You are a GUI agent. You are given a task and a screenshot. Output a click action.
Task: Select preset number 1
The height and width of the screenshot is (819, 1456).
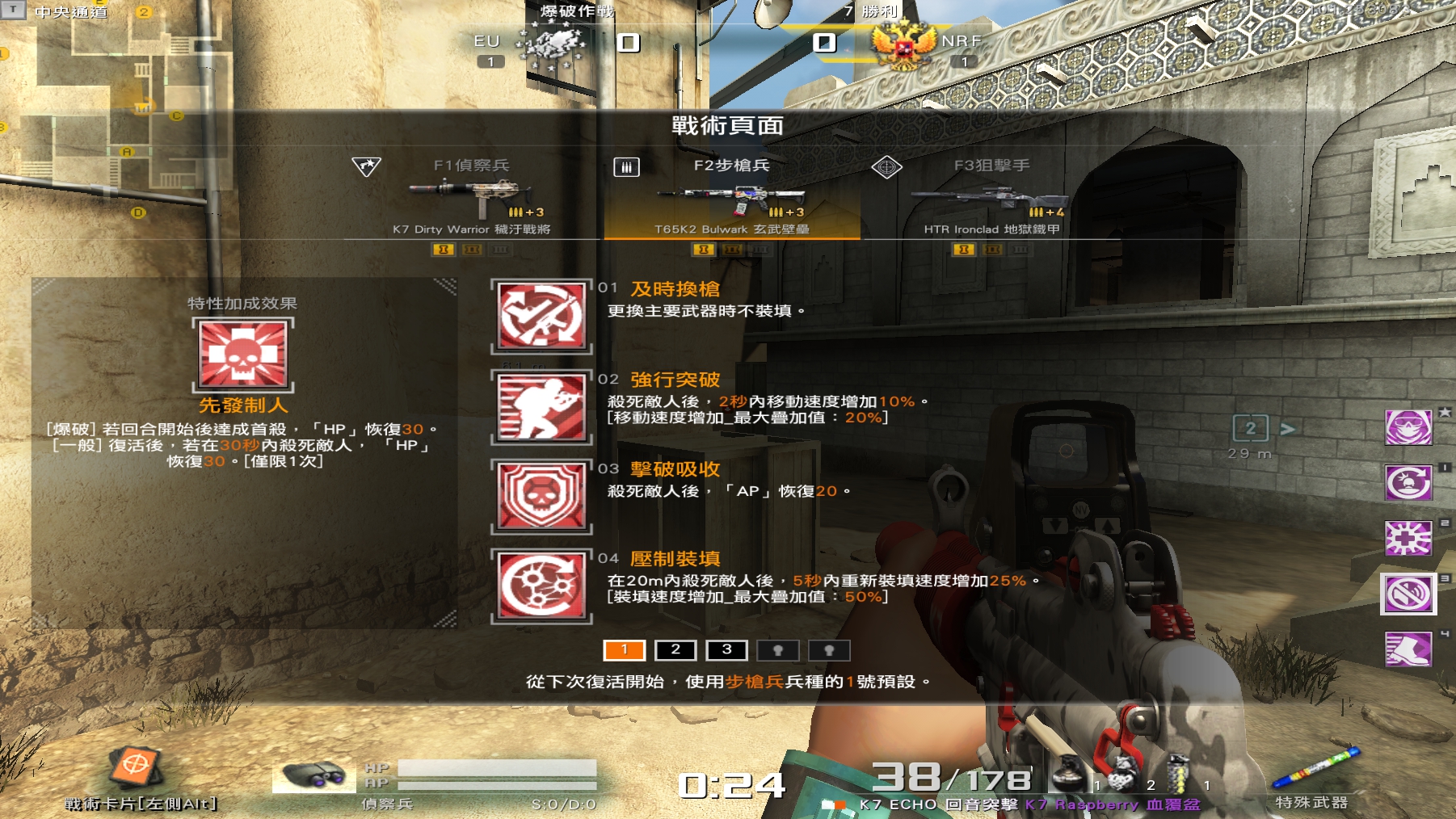coord(624,650)
